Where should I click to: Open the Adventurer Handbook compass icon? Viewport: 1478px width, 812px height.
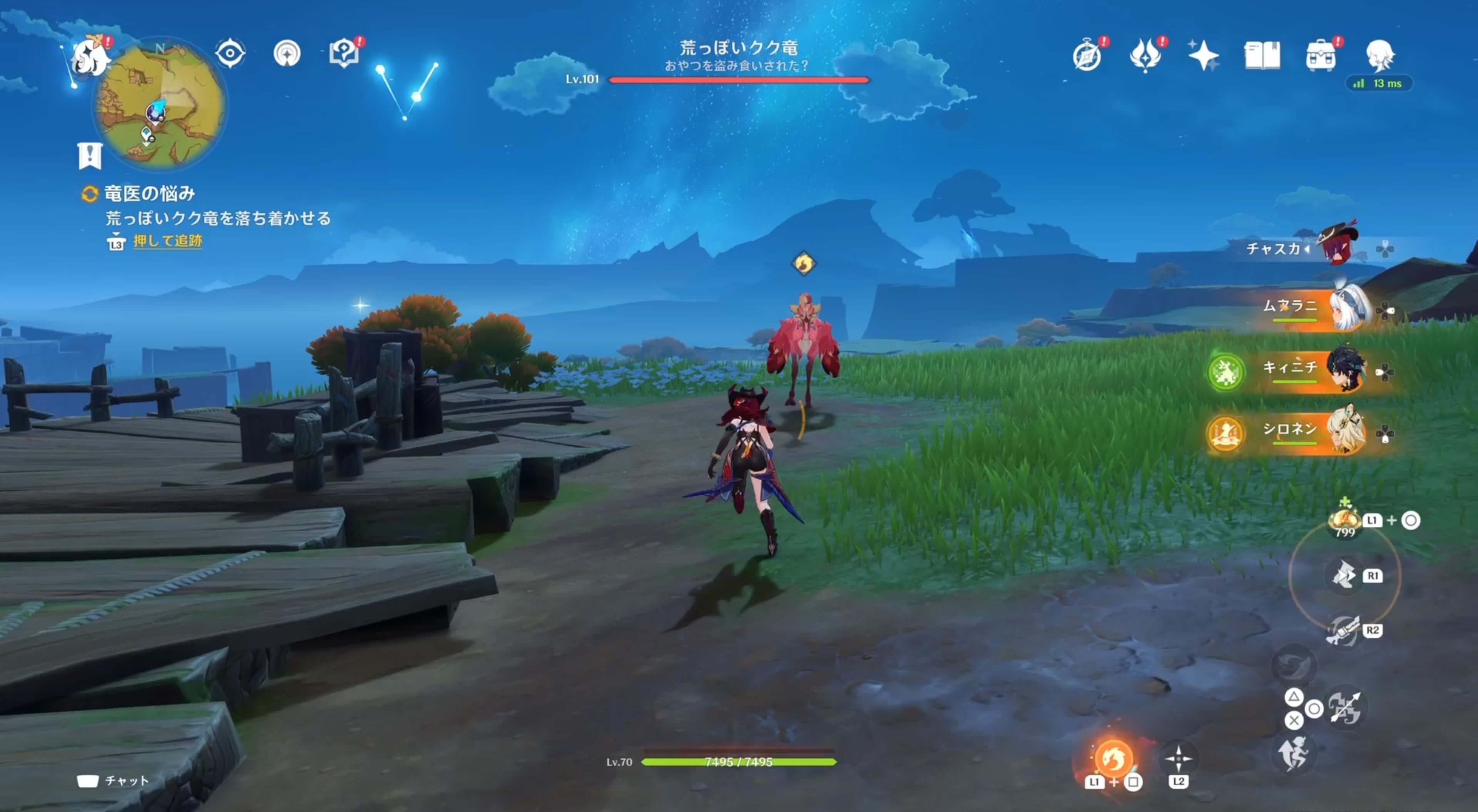pos(1087,55)
